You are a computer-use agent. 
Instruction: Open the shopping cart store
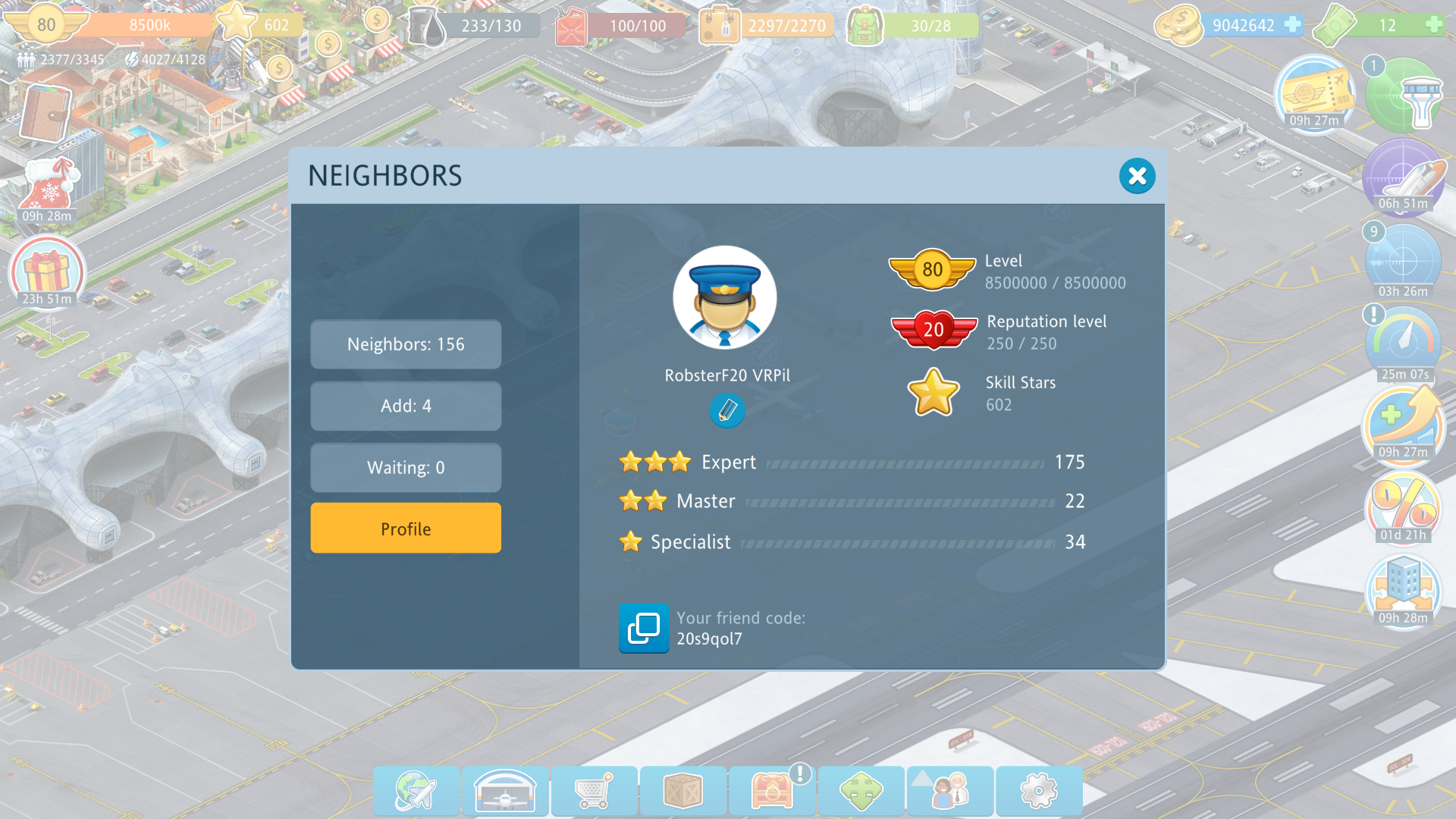594,791
